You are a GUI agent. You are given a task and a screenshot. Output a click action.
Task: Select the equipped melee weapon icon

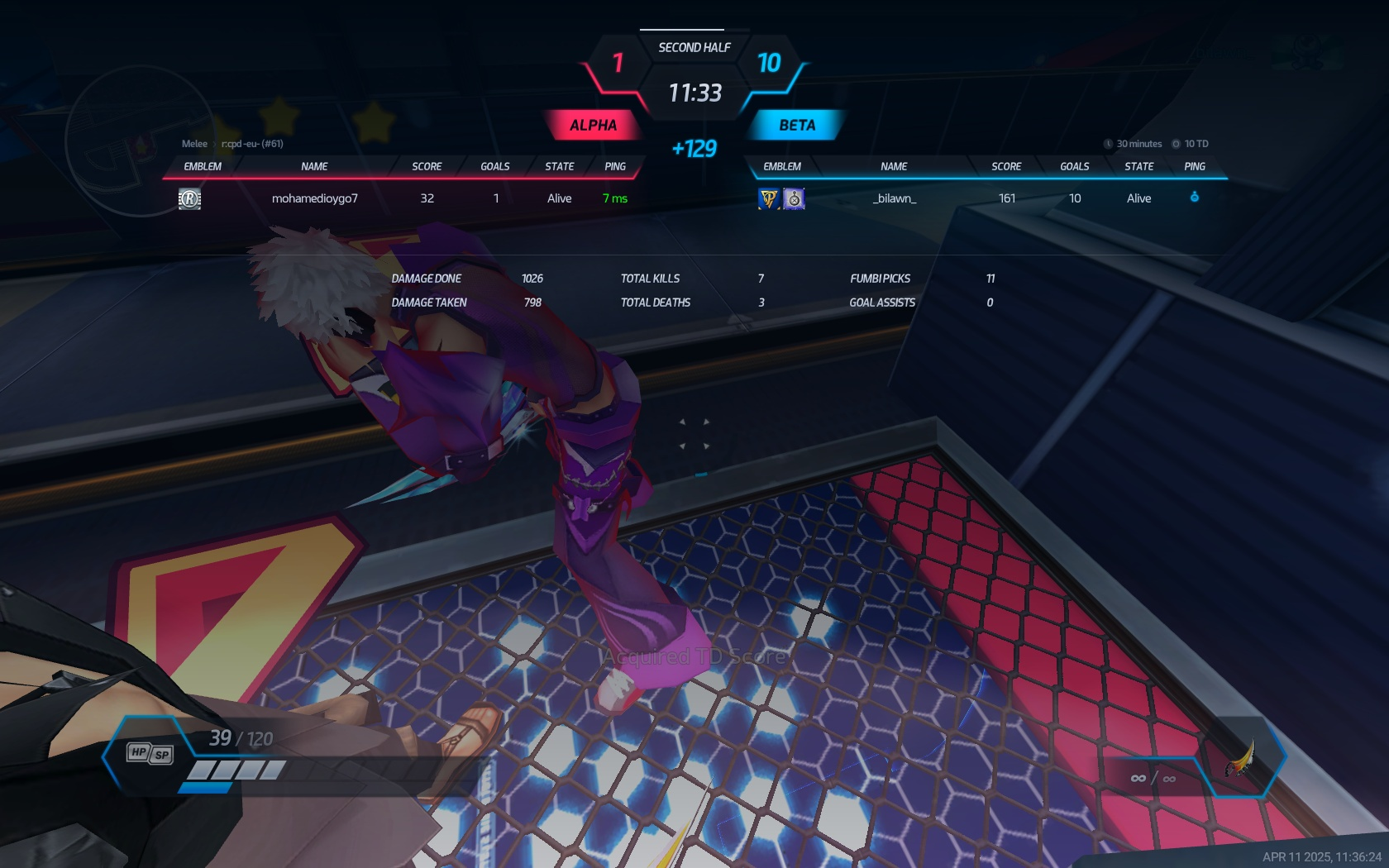point(1240,758)
